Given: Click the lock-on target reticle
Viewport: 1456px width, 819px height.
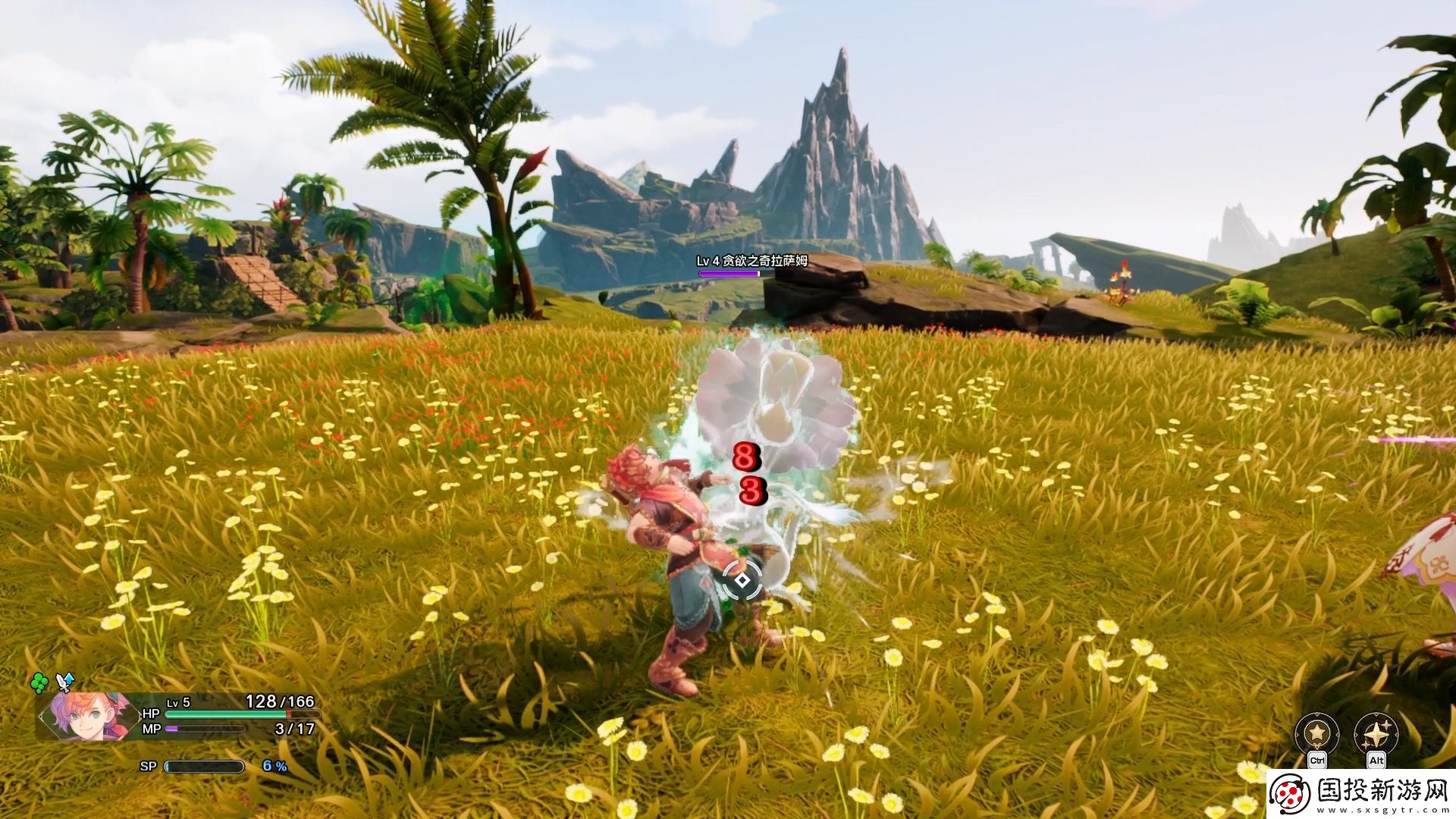Looking at the screenshot, I should pos(742,581).
